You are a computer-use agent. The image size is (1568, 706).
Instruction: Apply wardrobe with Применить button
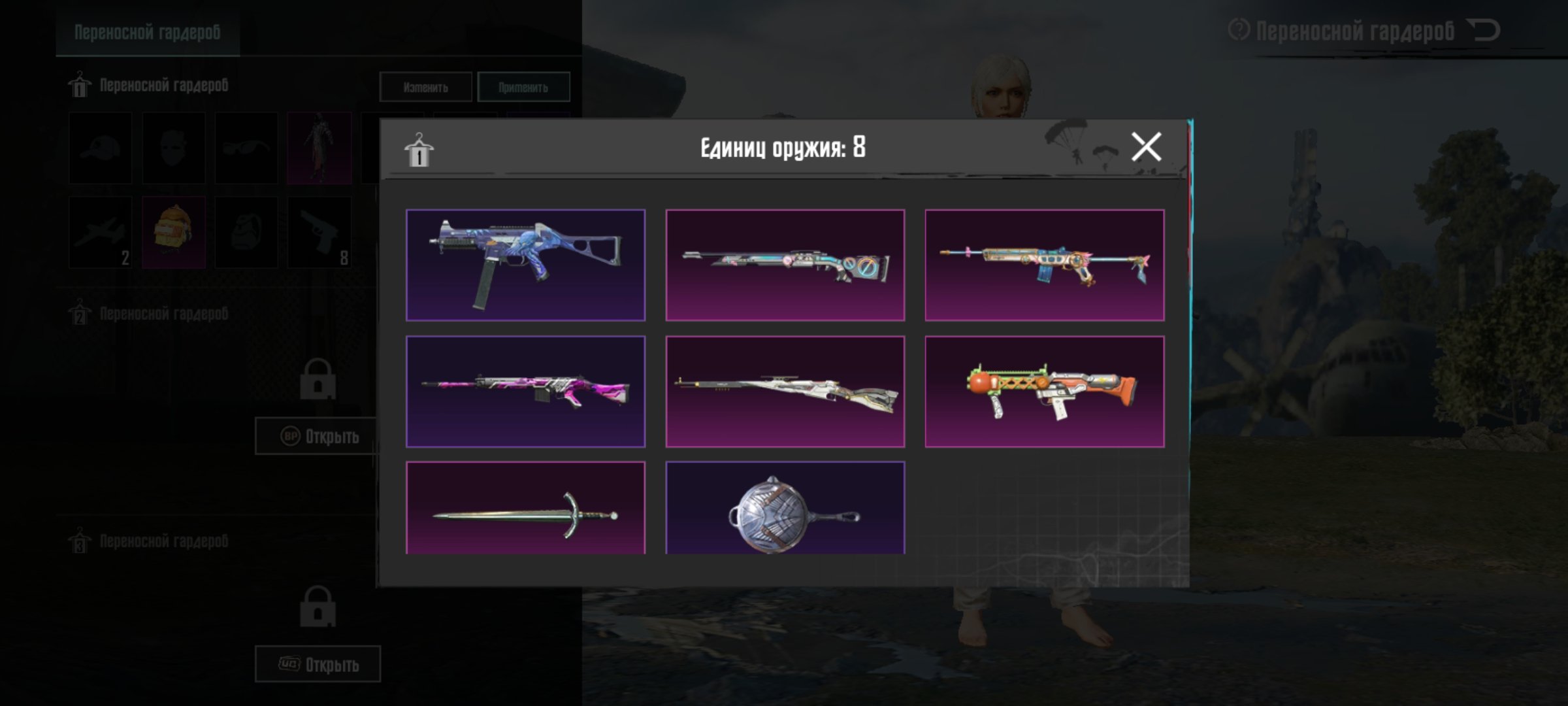point(523,87)
